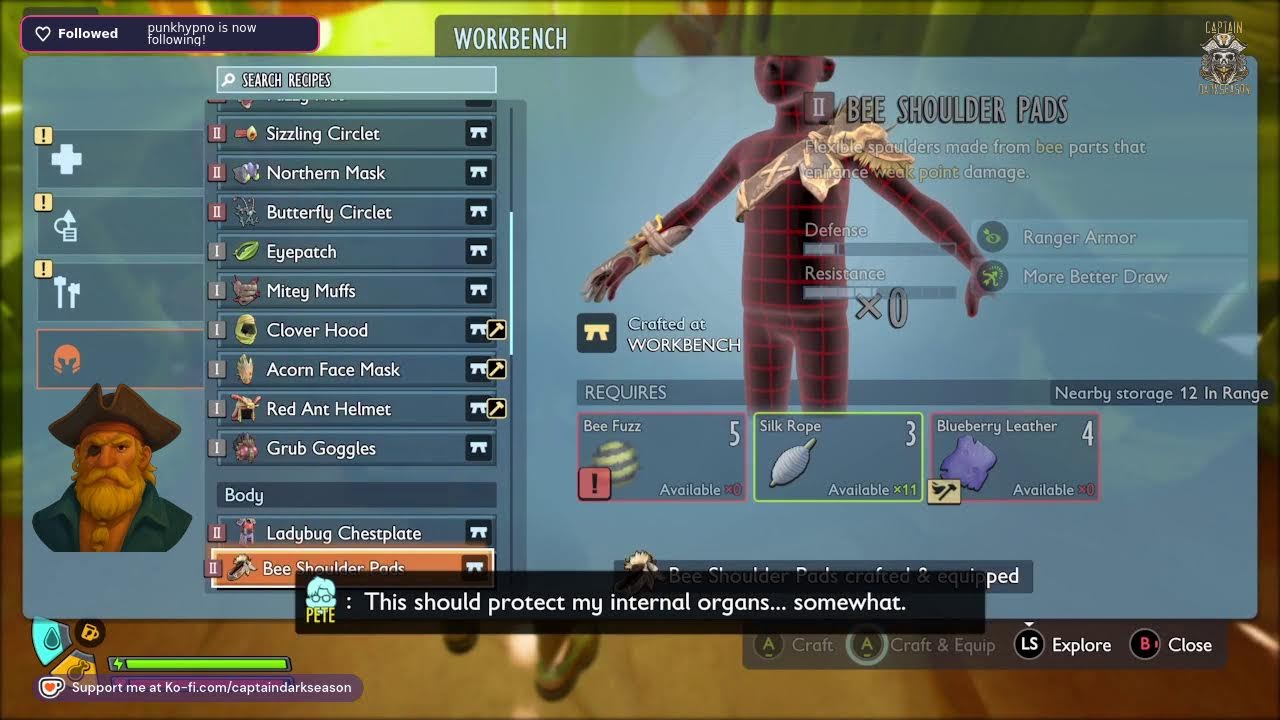1280x720 pixels.
Task: Select Butterfly Circlet in the recipe list
Action: (352, 212)
